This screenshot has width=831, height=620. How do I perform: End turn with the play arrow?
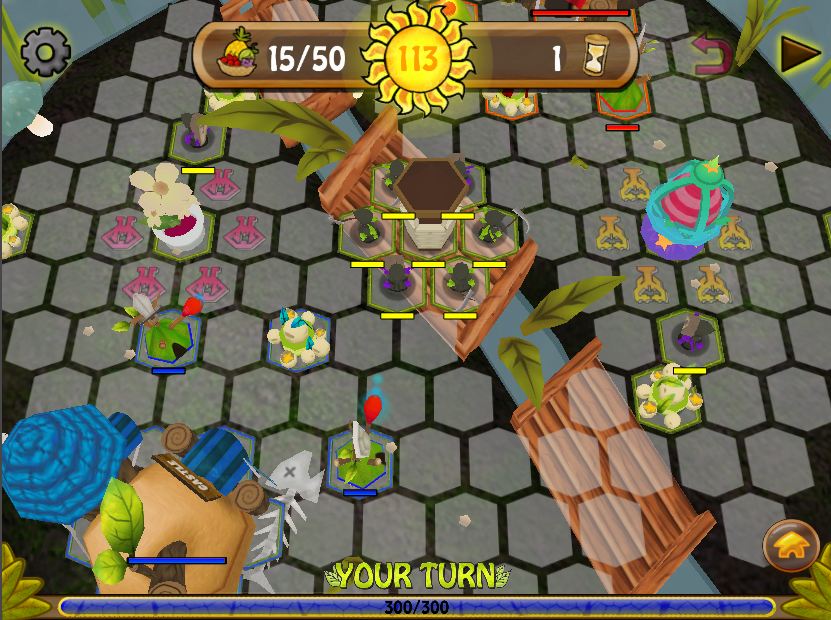(x=798, y=54)
